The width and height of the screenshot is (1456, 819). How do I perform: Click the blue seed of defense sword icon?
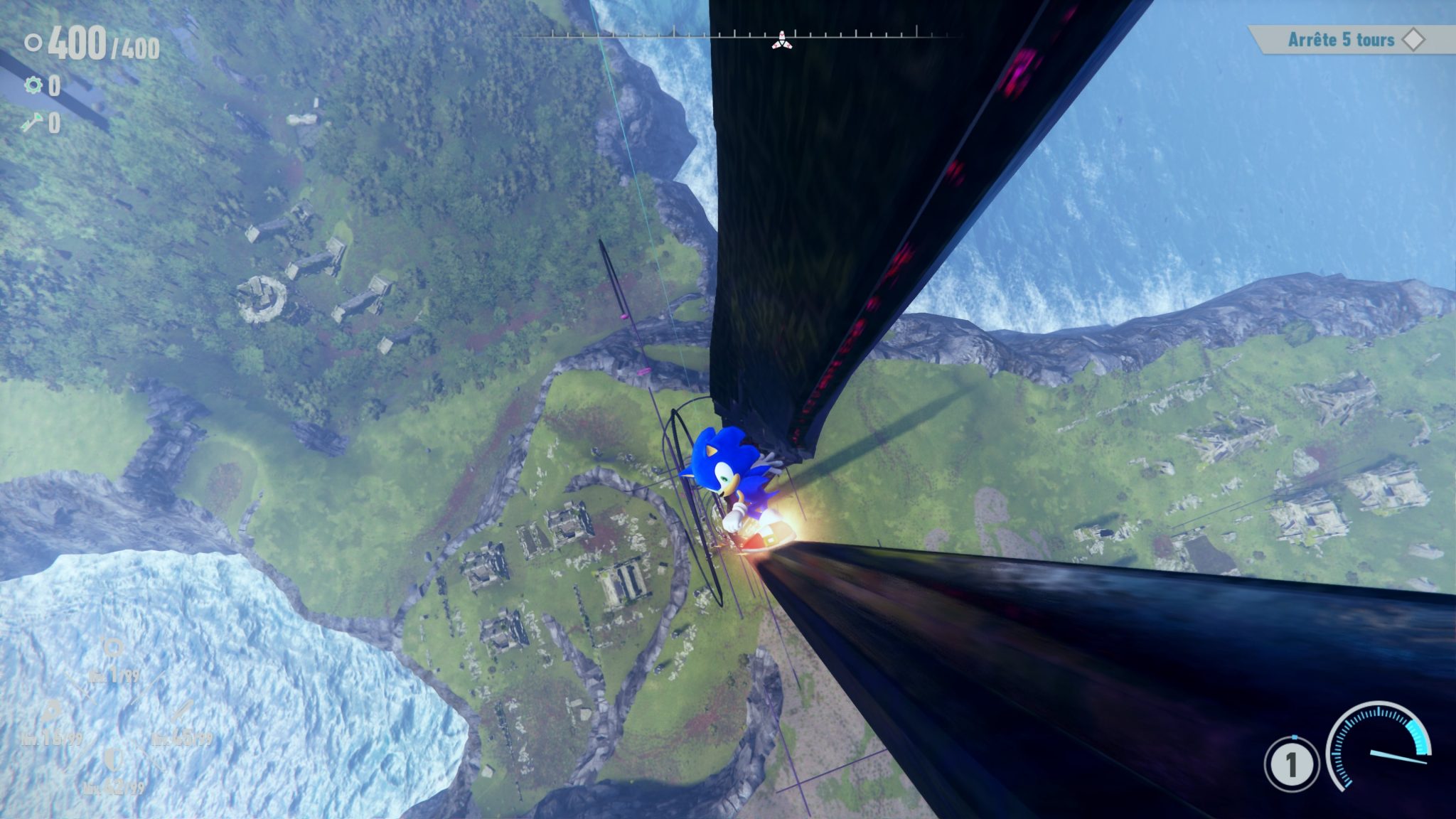[181, 711]
